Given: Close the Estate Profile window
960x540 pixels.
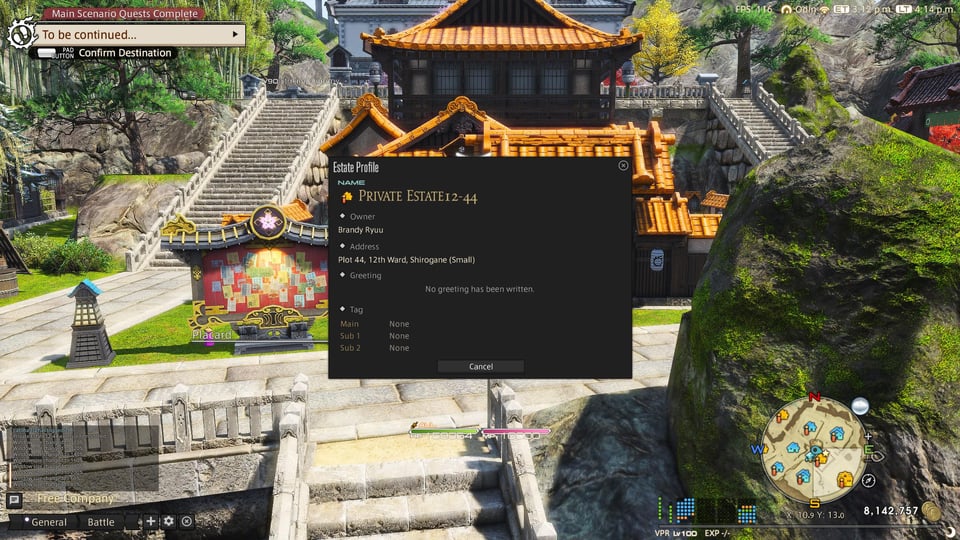Looking at the screenshot, I should point(623,166).
